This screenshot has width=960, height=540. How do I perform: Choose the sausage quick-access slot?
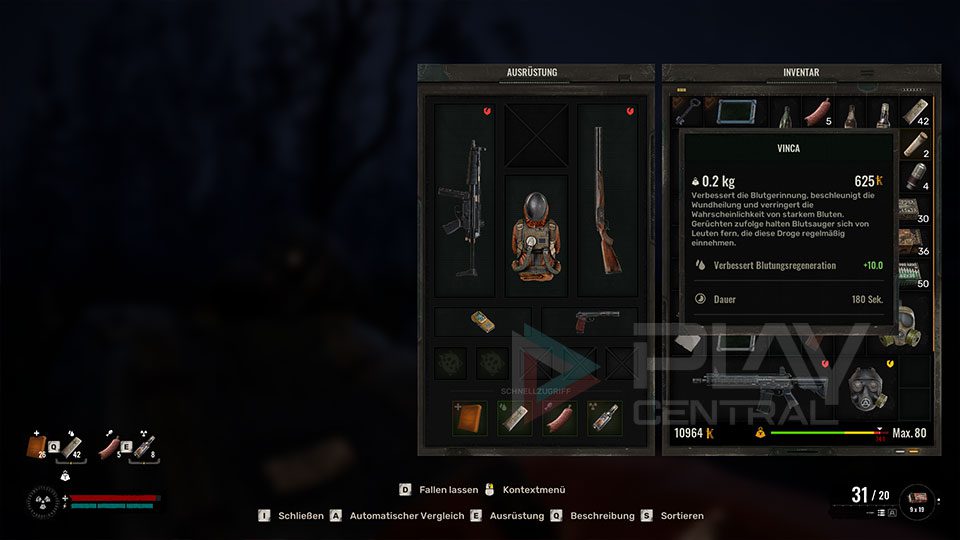(560, 418)
